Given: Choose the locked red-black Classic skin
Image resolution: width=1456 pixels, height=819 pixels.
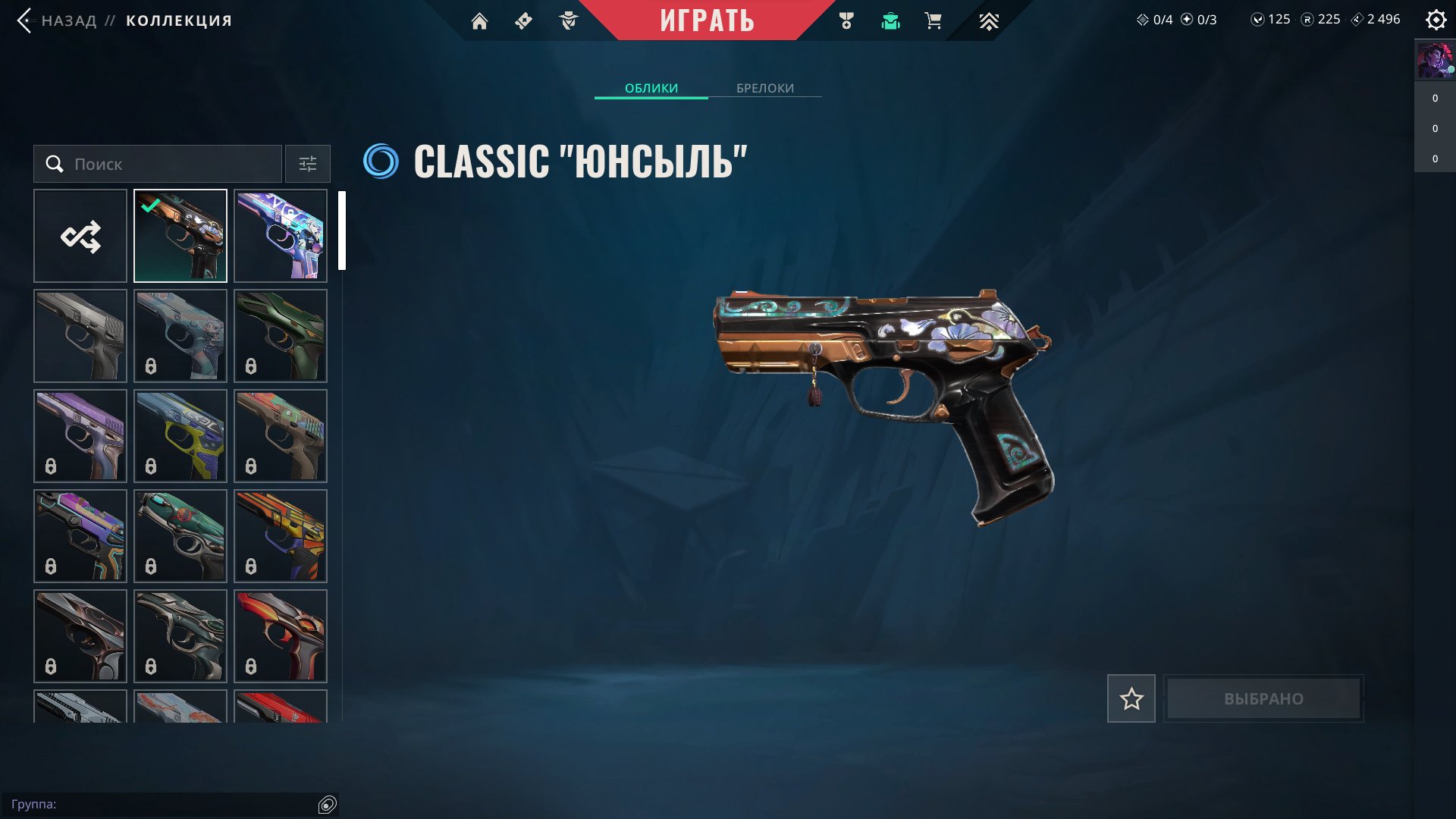Looking at the screenshot, I should [x=281, y=636].
